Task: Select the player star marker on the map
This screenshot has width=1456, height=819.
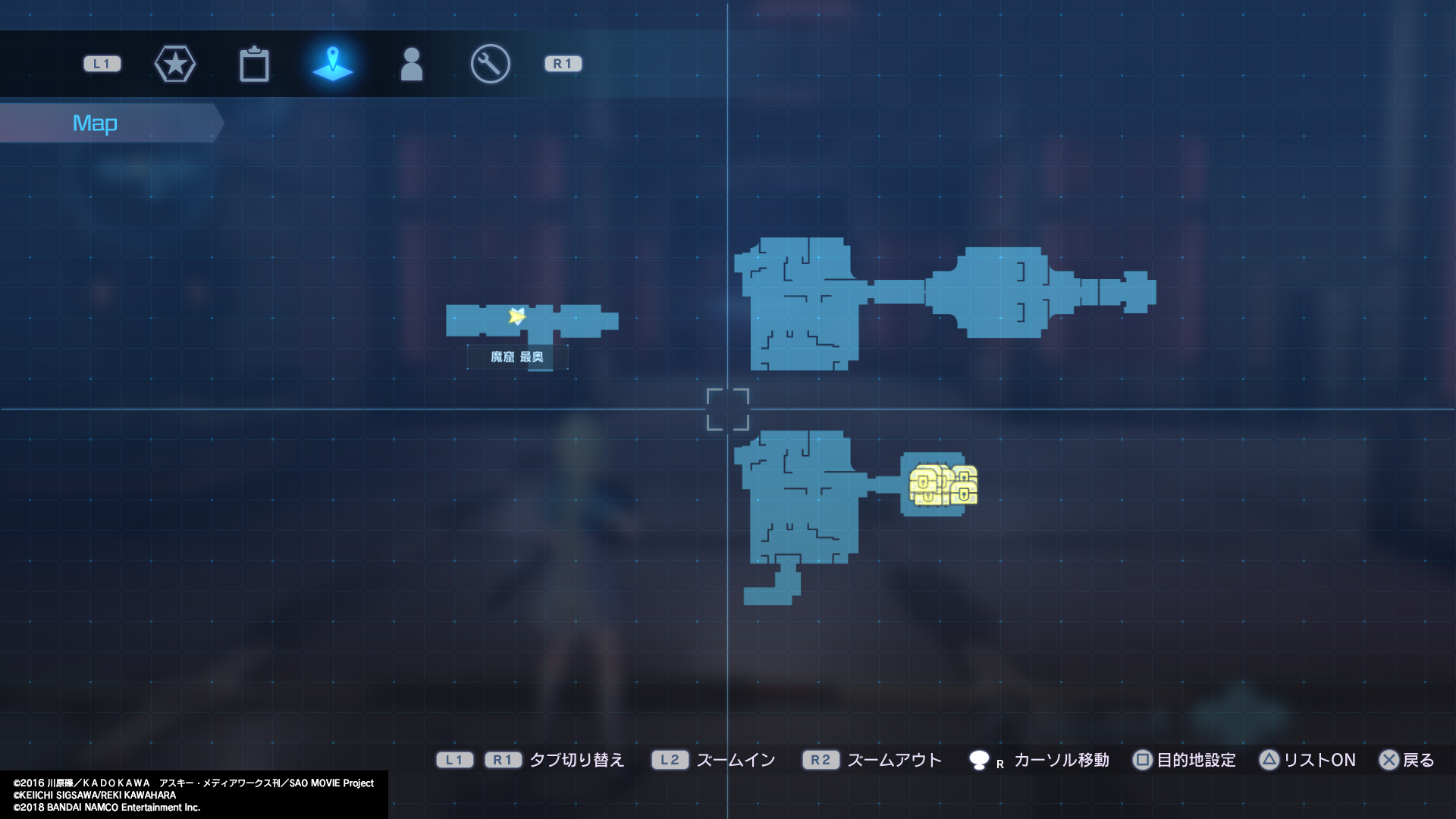Action: 516,318
